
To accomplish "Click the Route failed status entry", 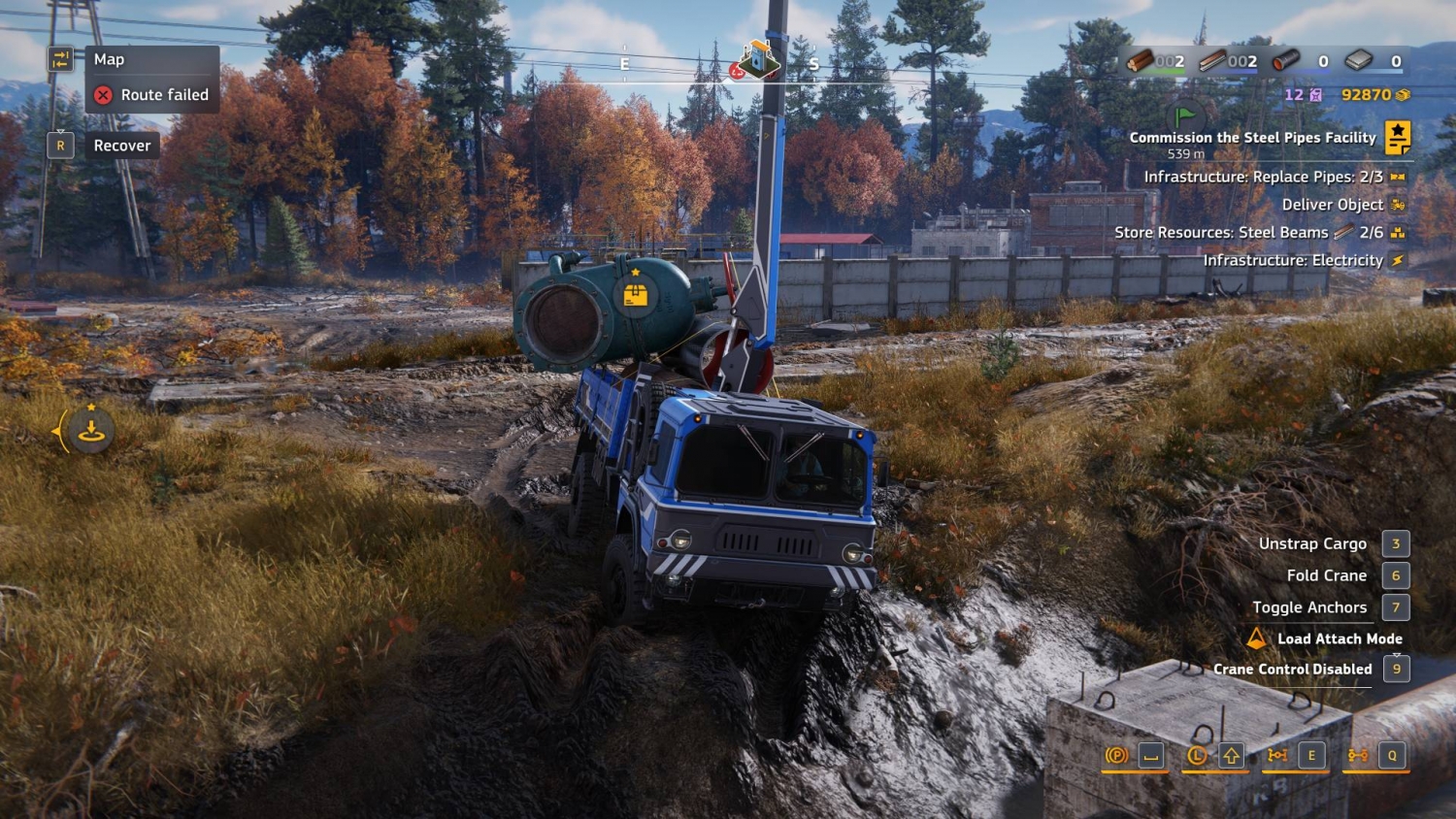I will 164,95.
